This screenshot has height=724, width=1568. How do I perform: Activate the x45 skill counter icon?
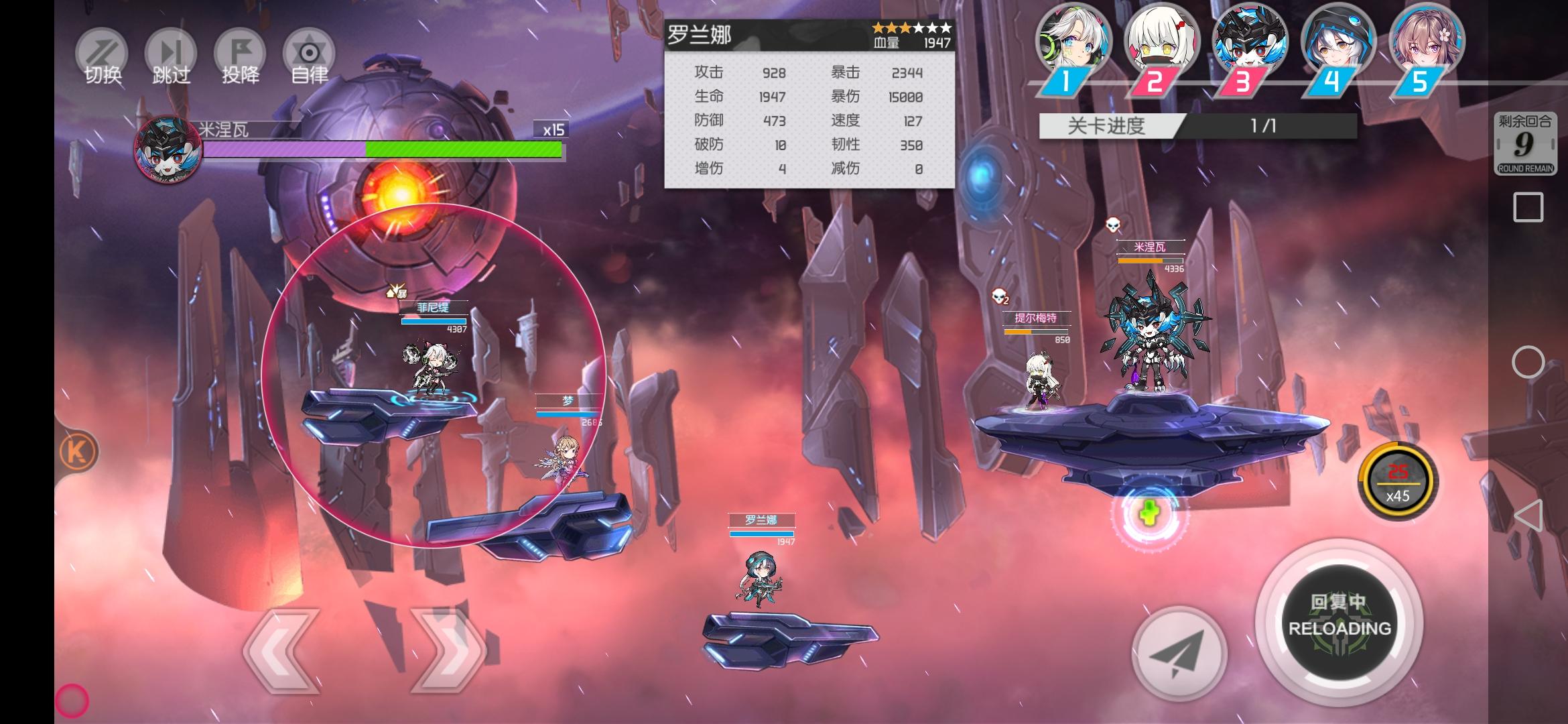click(1398, 482)
